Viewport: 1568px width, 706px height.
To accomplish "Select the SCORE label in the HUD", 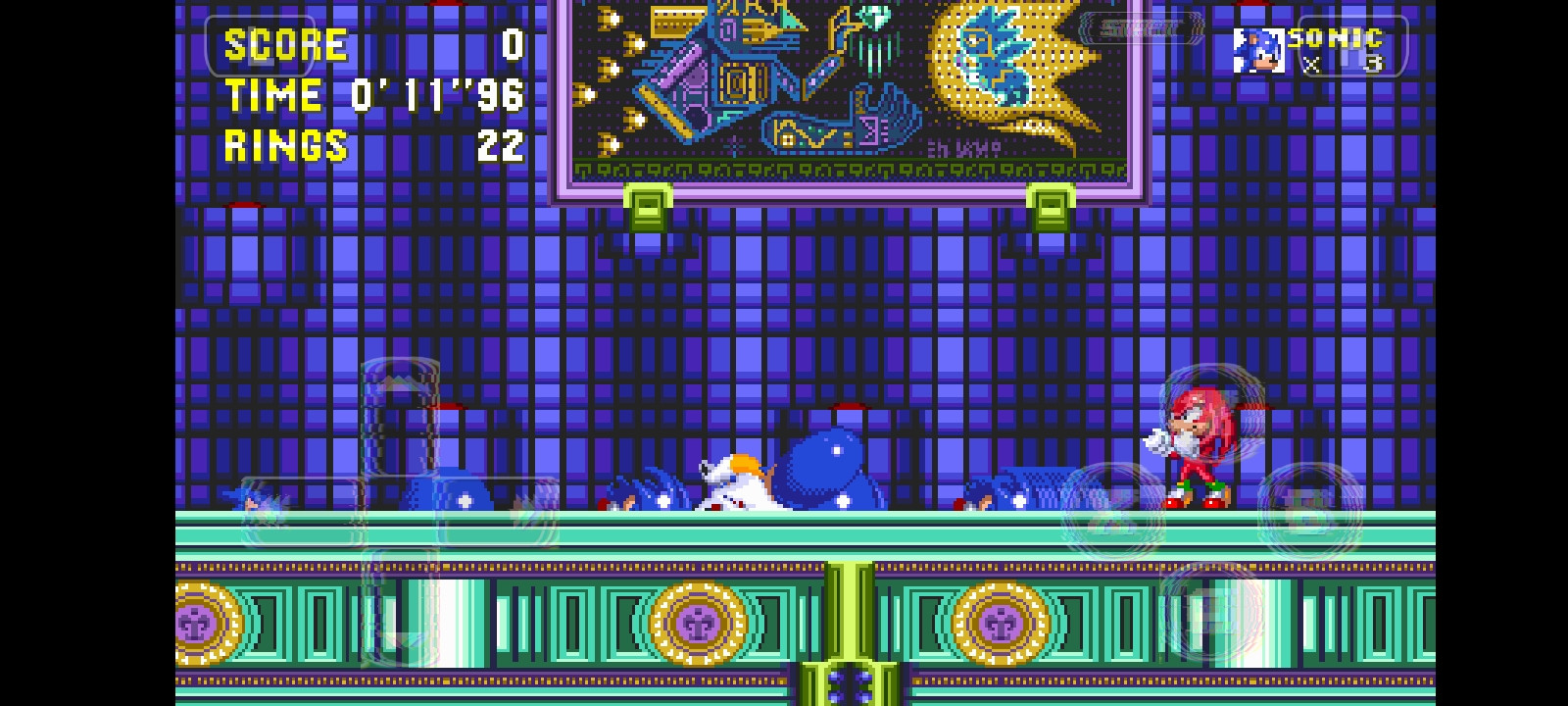I will coord(284,44).
